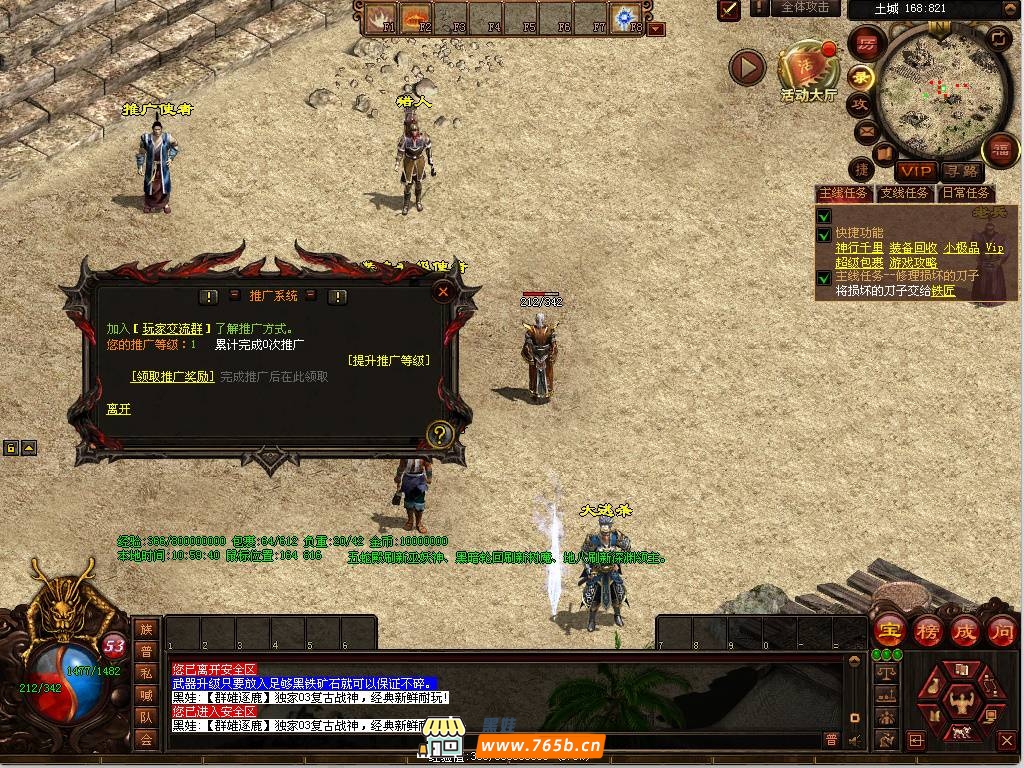Click the VIP button below the minimap
1024x768 pixels.
point(914,171)
